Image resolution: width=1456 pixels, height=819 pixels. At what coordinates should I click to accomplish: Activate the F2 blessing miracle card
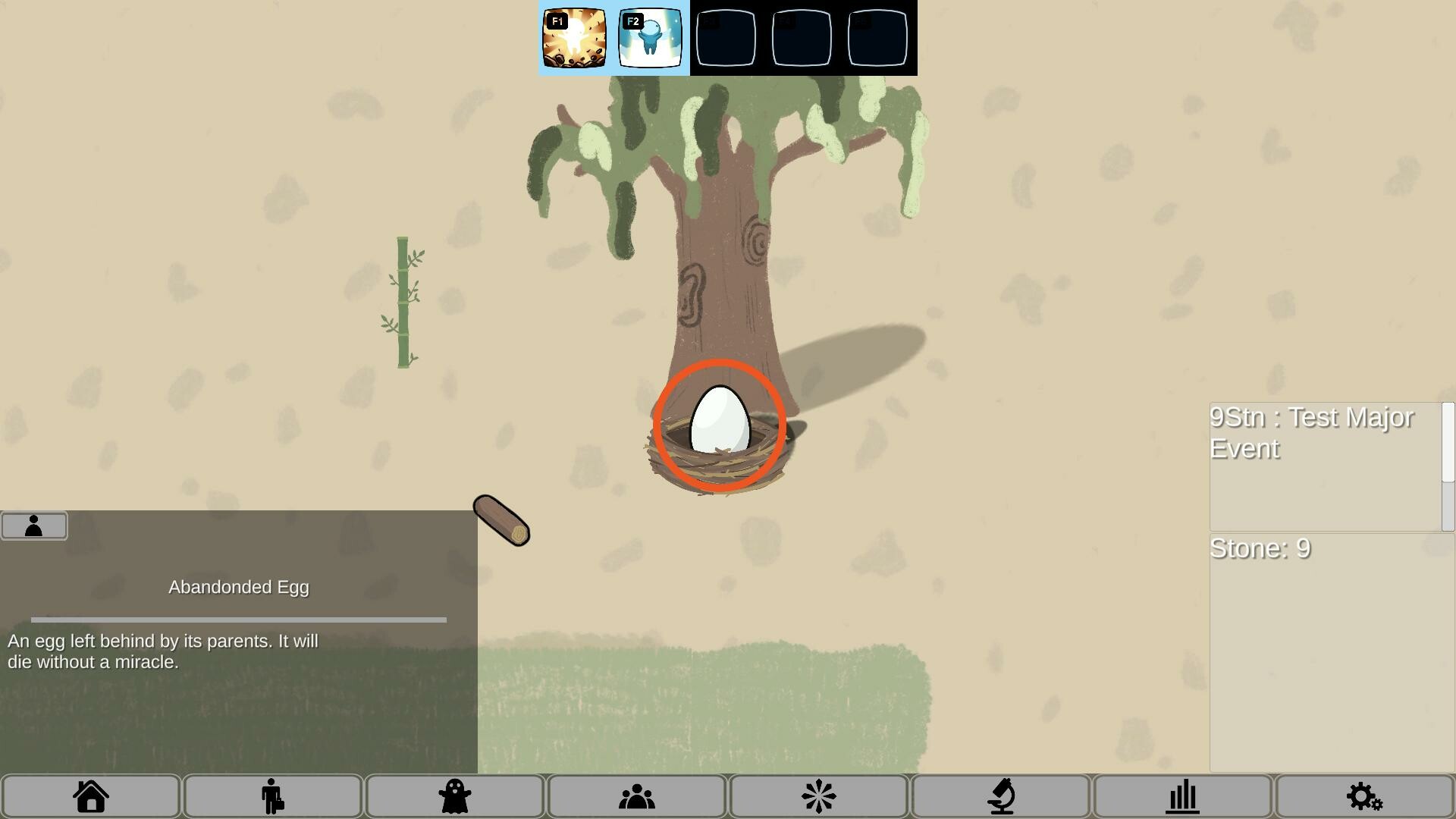[650, 38]
